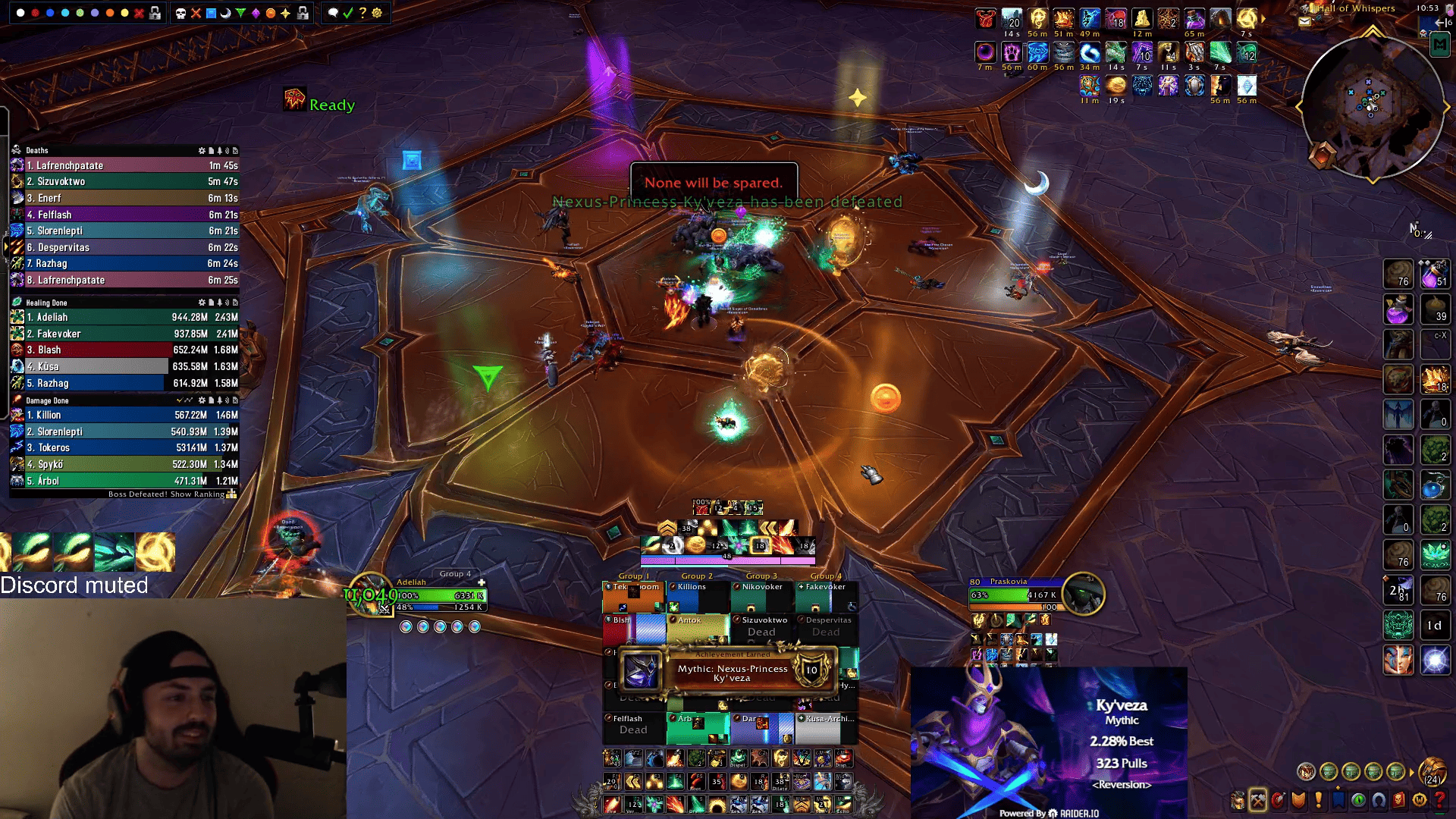Choose the blue square raid marker

(x=211, y=13)
